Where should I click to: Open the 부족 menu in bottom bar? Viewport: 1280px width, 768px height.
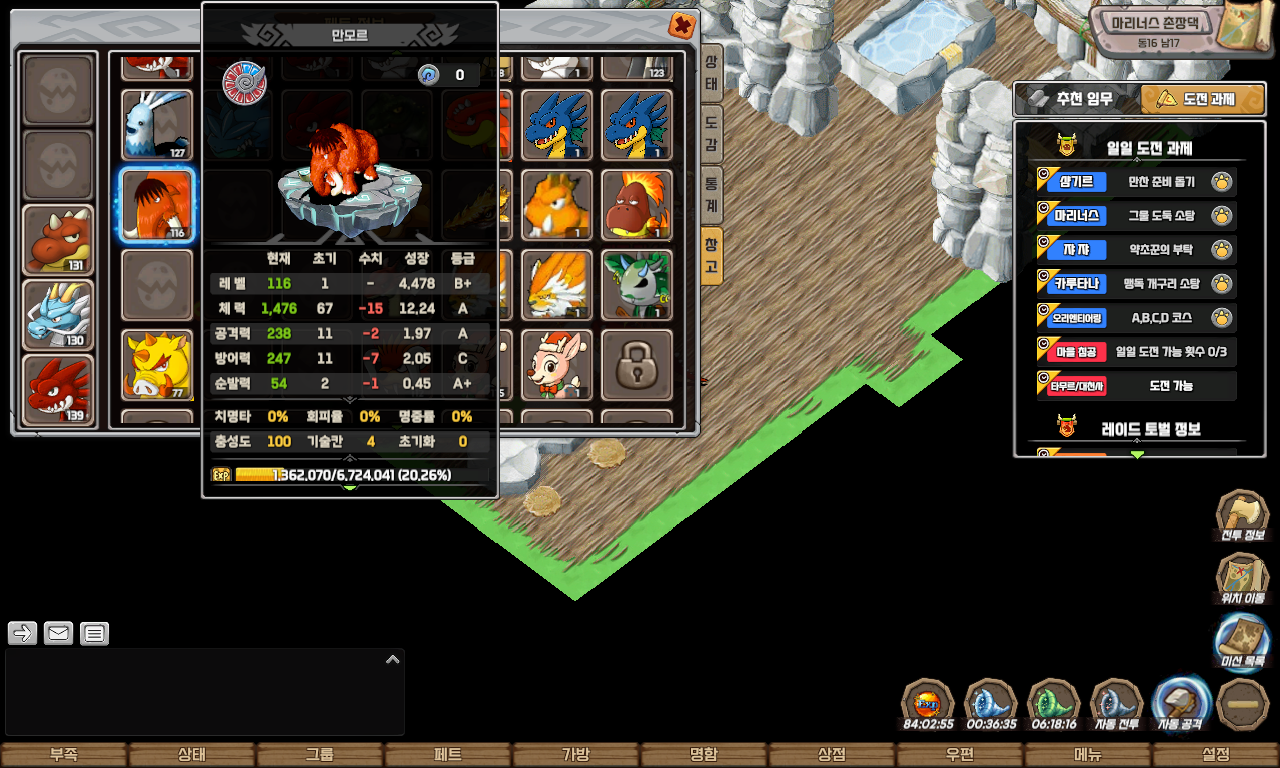[x=64, y=755]
